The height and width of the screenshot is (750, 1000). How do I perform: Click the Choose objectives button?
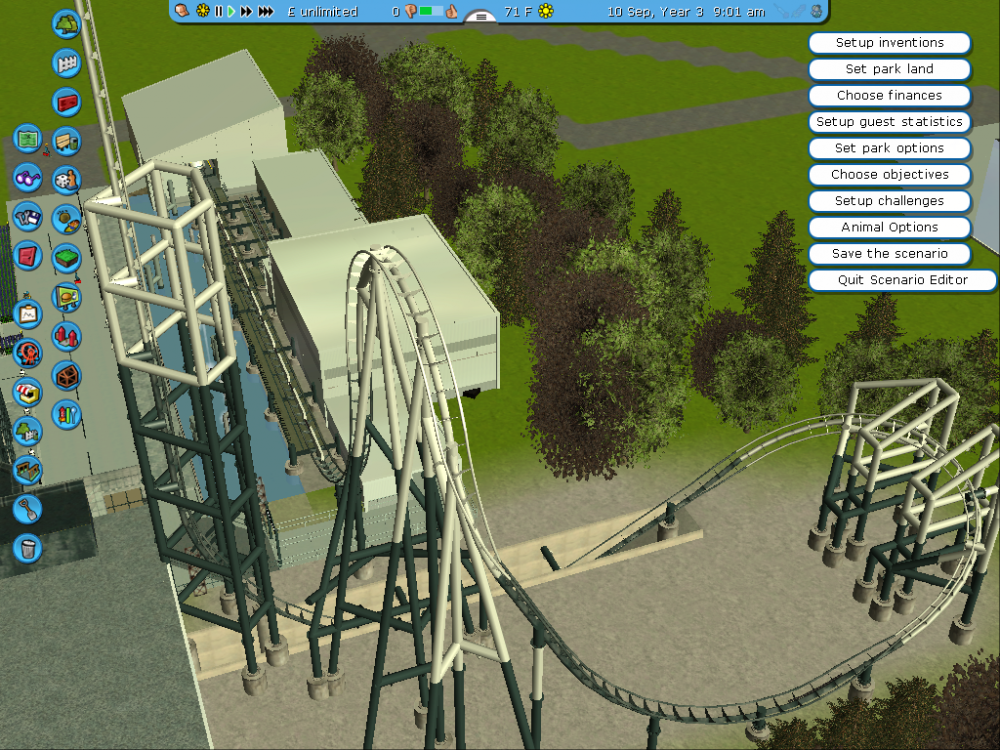click(x=889, y=175)
